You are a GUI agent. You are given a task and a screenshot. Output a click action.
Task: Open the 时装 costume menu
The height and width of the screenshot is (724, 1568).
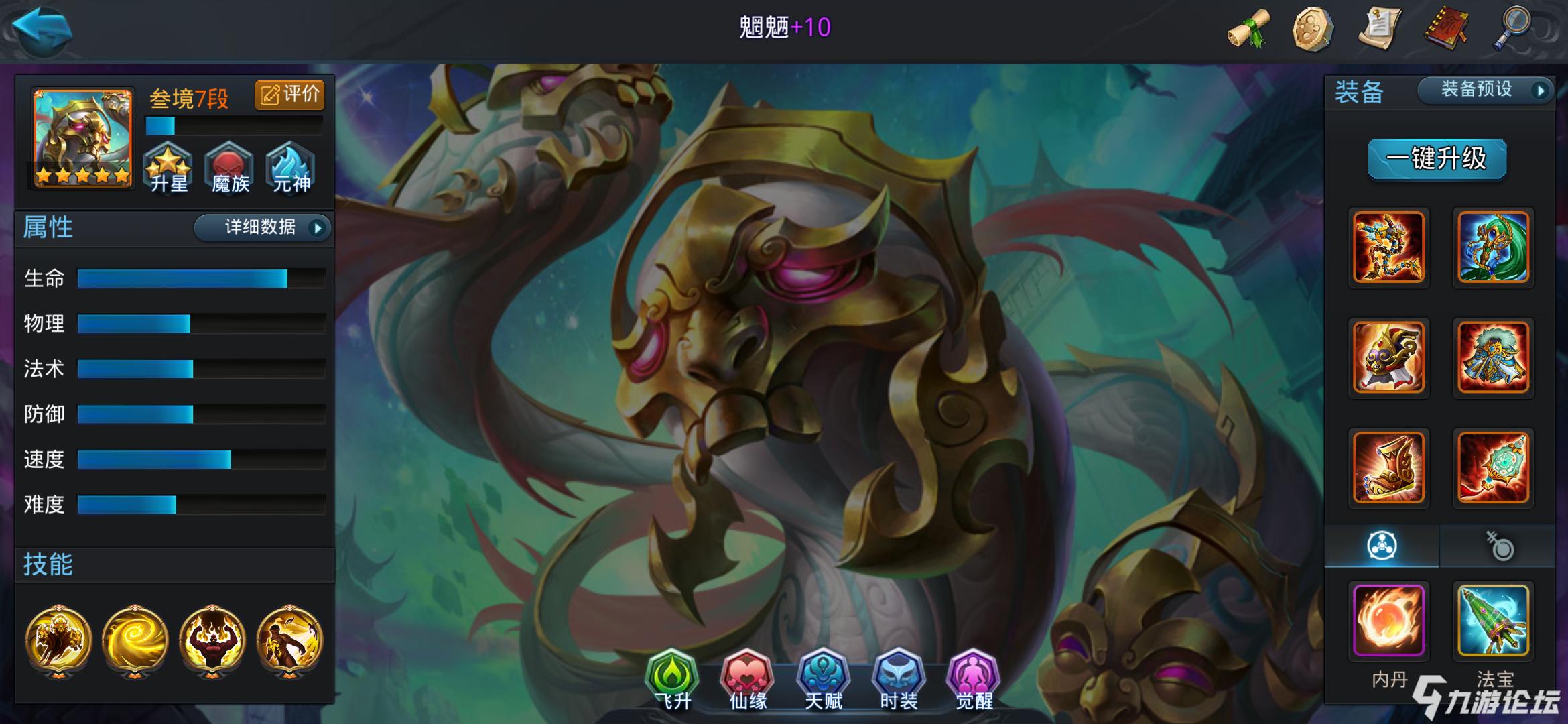tap(899, 677)
